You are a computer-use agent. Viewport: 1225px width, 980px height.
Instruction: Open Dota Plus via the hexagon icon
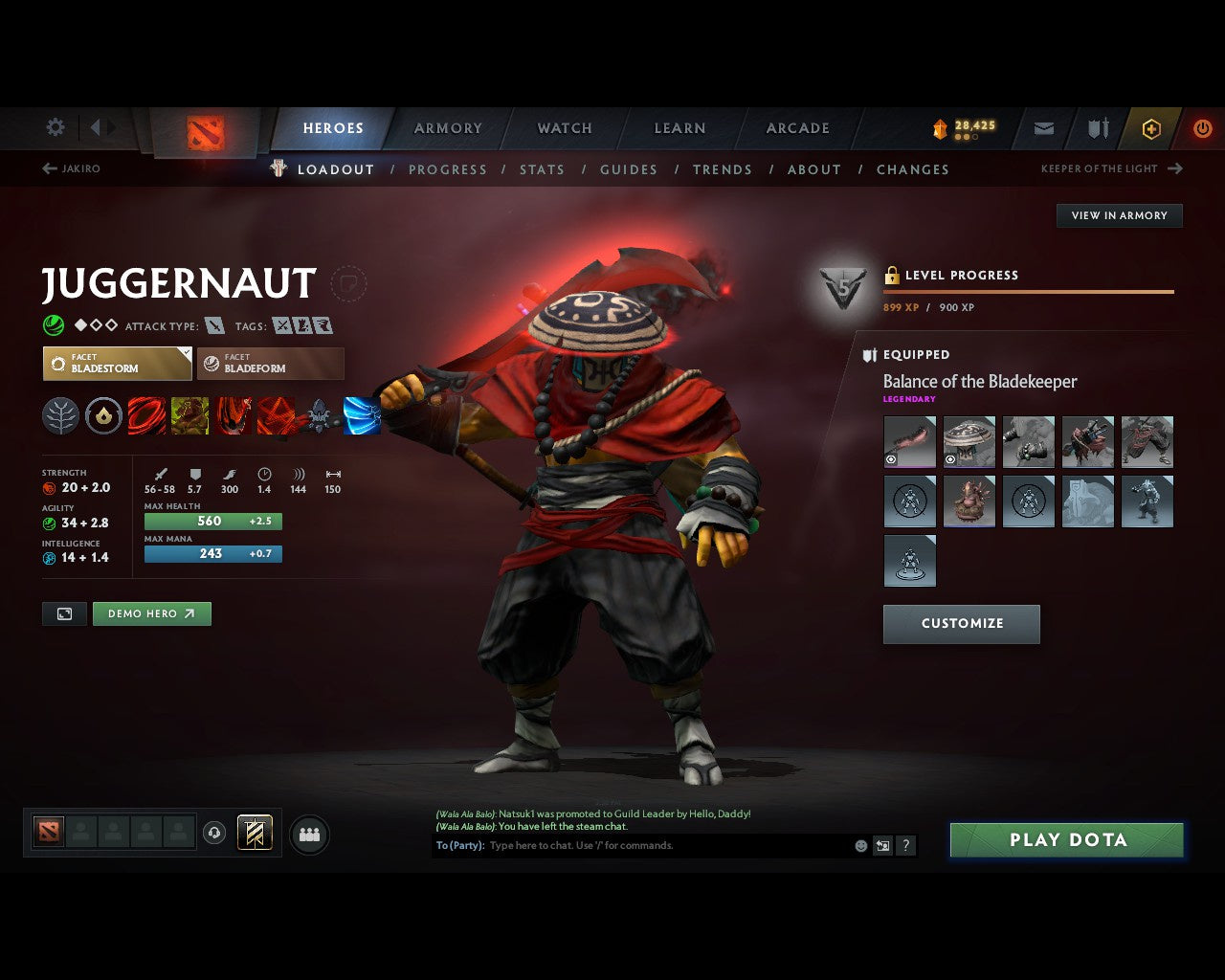click(x=1151, y=128)
